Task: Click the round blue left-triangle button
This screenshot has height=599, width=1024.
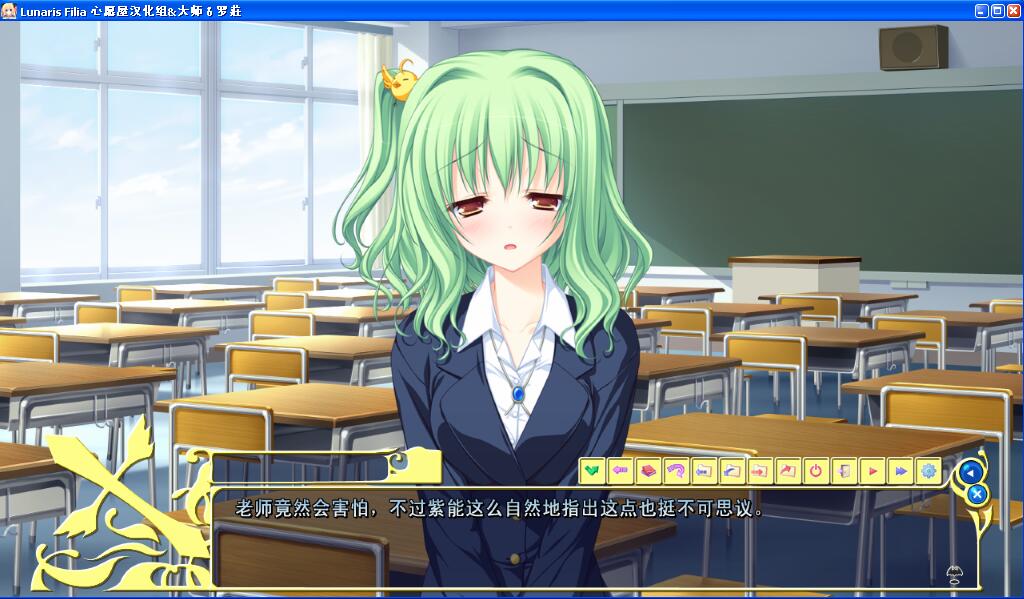Action: (x=969, y=471)
